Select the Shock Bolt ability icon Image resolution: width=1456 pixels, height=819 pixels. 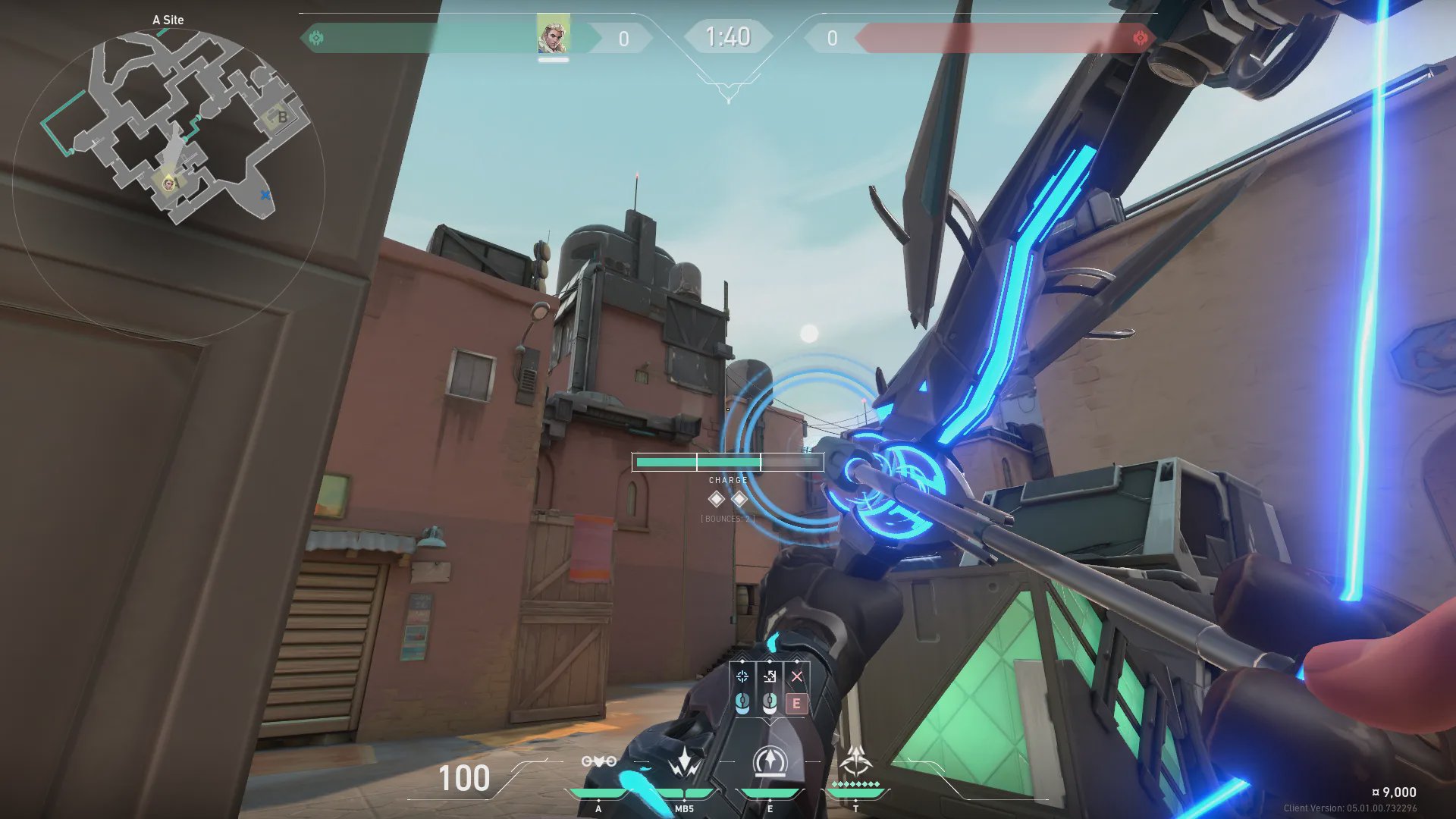(x=685, y=761)
